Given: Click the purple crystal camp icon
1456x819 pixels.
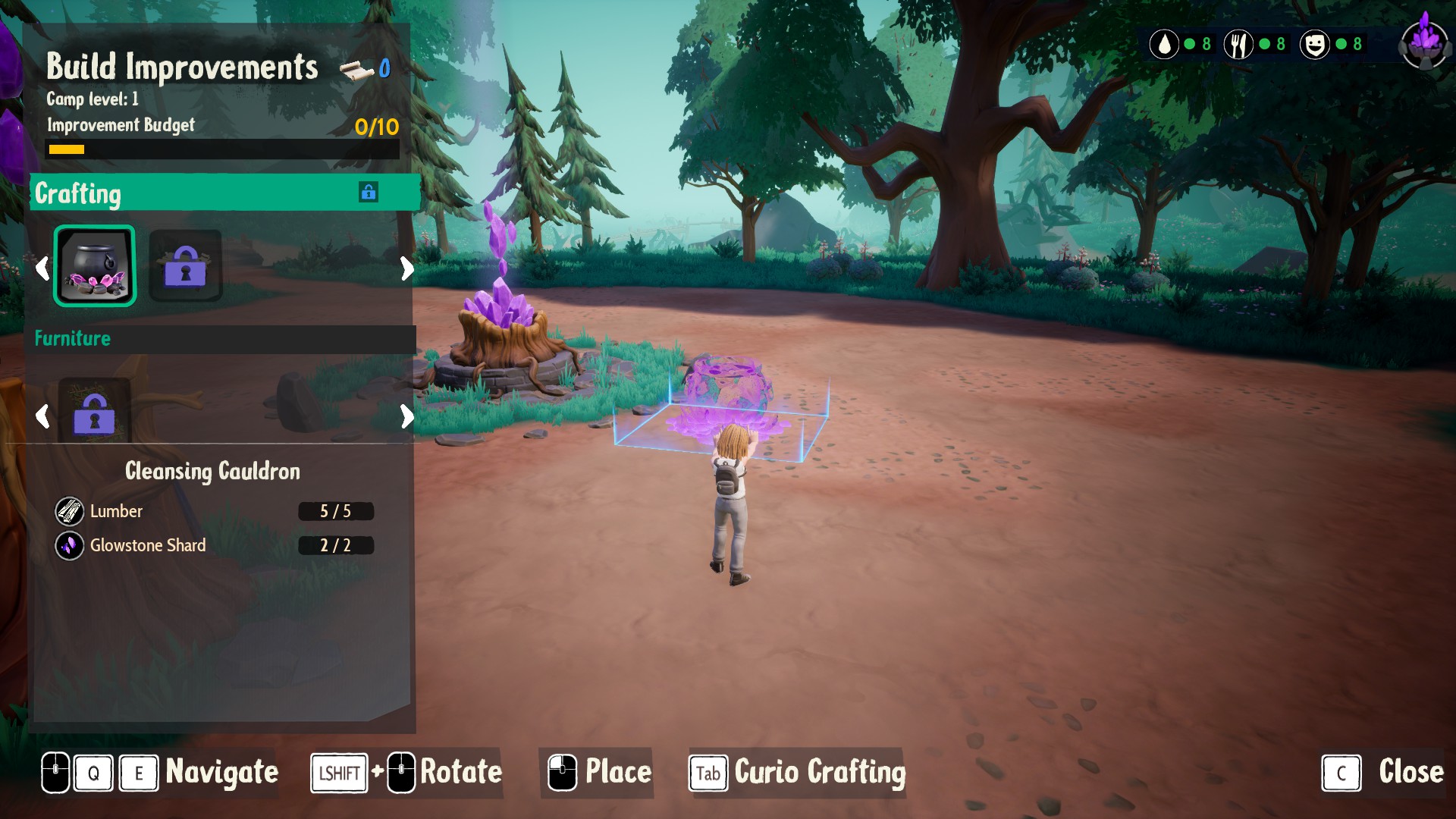Looking at the screenshot, I should pos(1425,42).
